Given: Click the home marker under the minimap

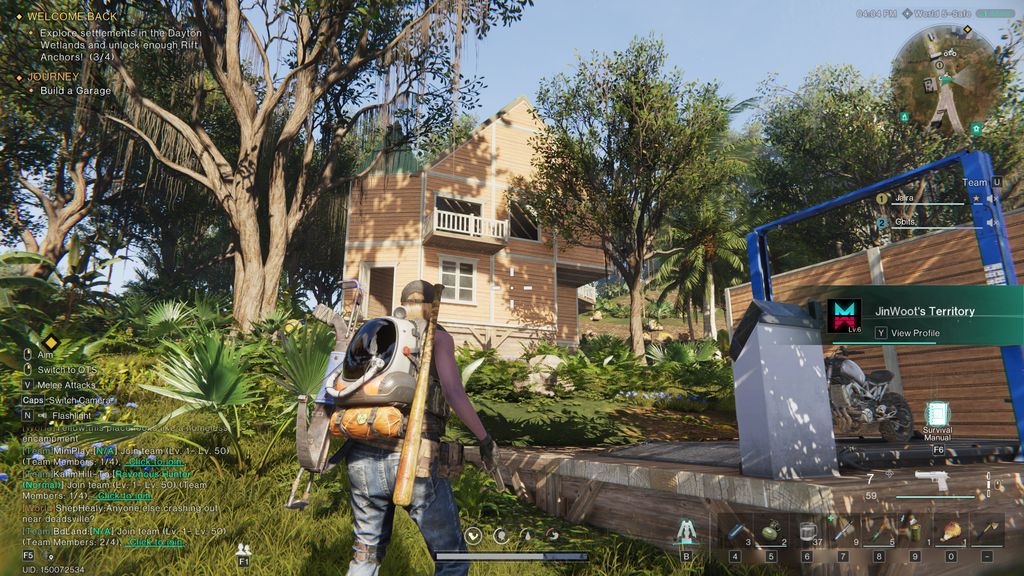Looking at the screenshot, I should click(x=976, y=129).
